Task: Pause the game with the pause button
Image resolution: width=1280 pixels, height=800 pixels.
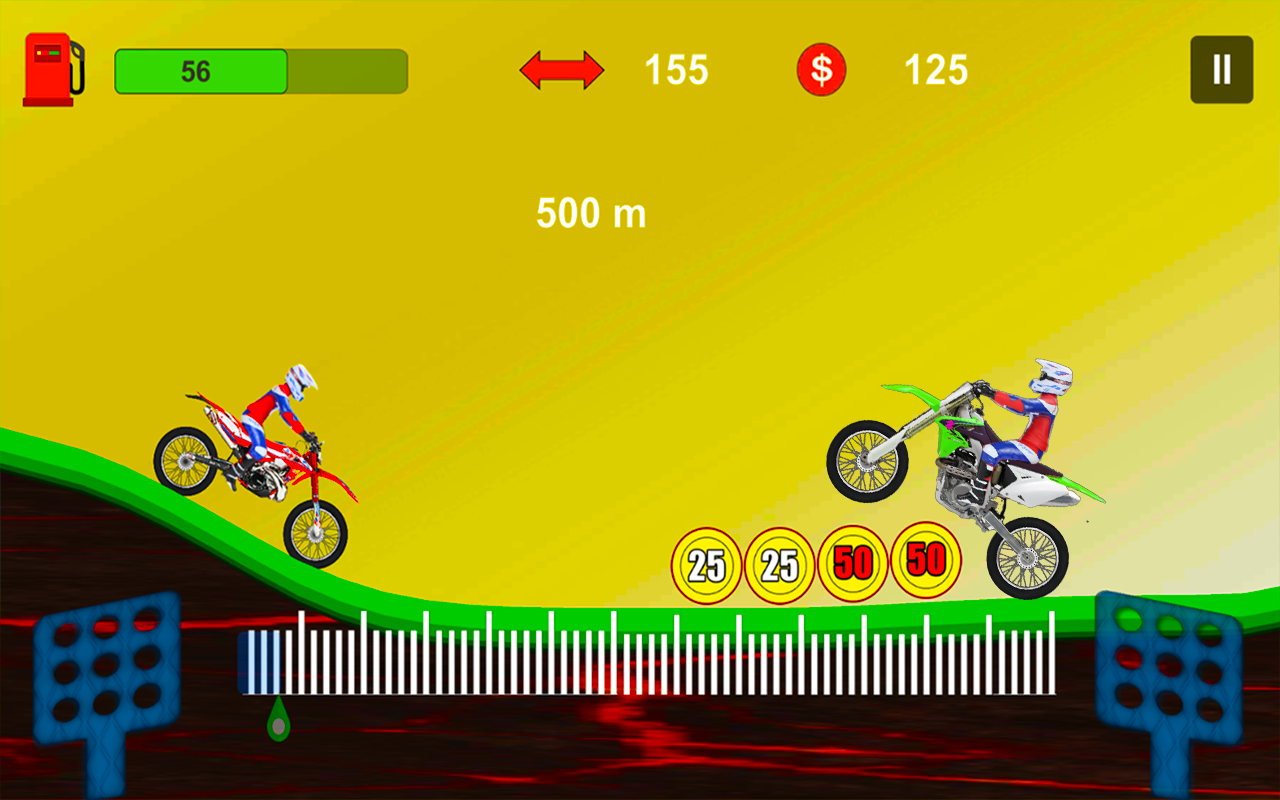Action: tap(1220, 69)
